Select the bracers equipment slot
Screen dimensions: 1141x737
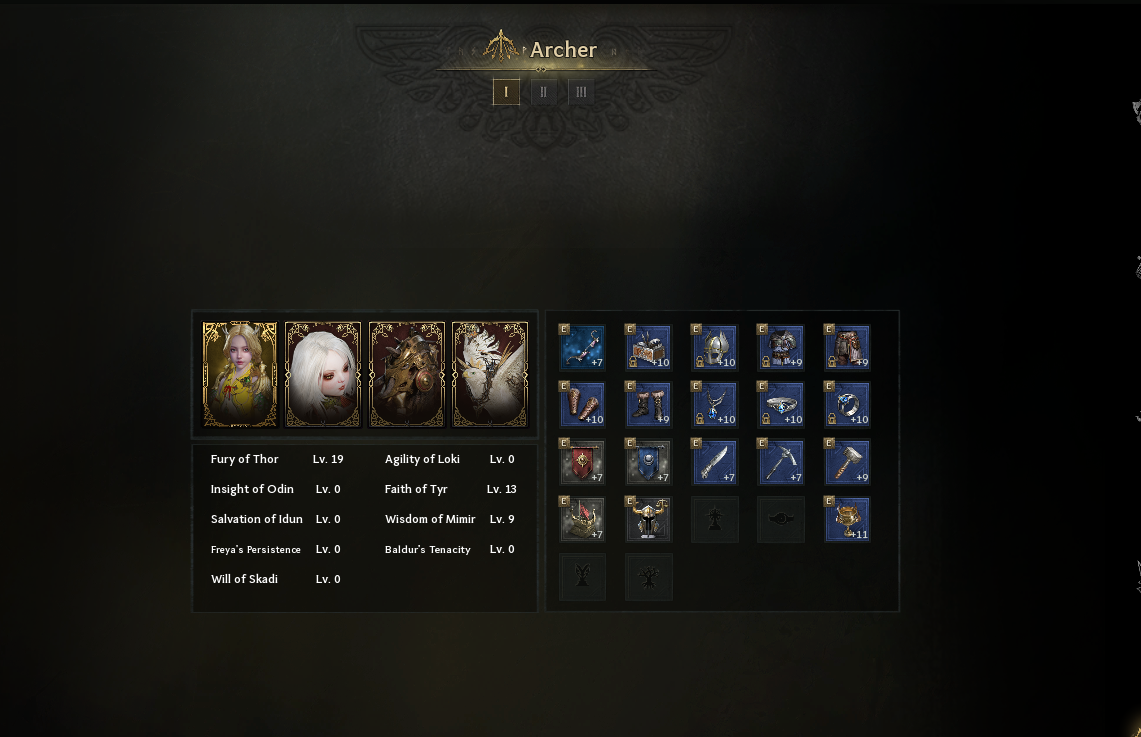(x=582, y=405)
